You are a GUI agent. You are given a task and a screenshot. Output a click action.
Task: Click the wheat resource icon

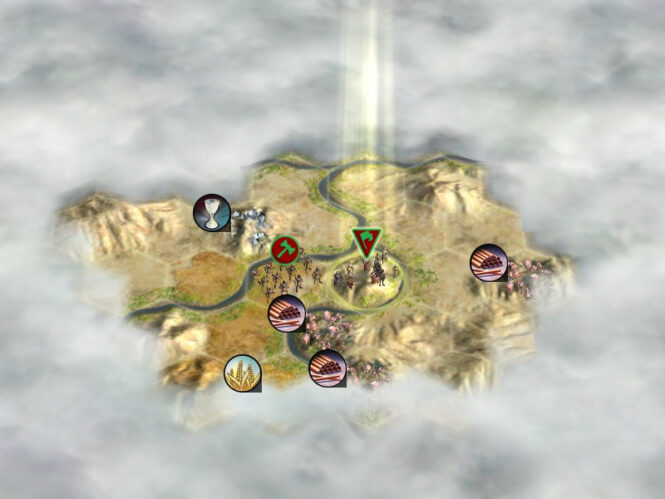pos(242,373)
